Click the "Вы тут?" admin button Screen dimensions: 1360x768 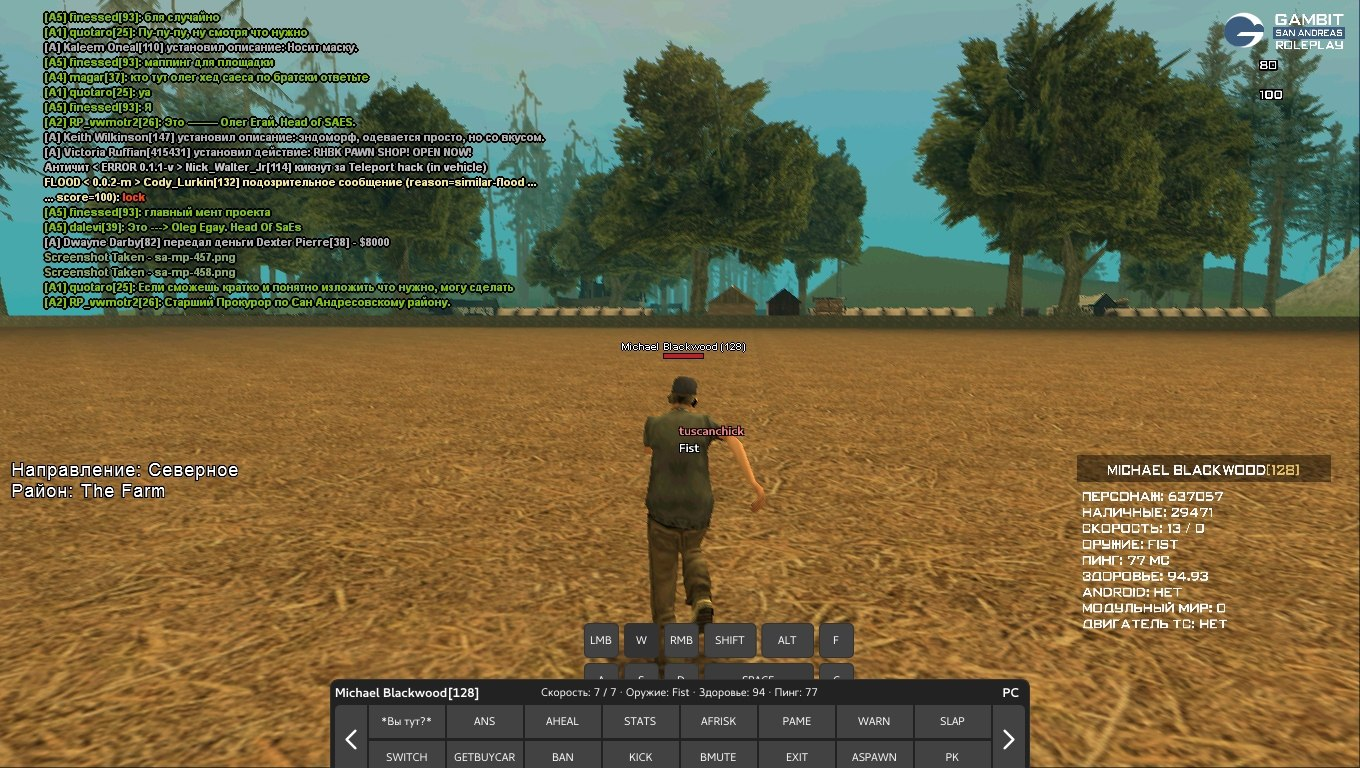(407, 721)
